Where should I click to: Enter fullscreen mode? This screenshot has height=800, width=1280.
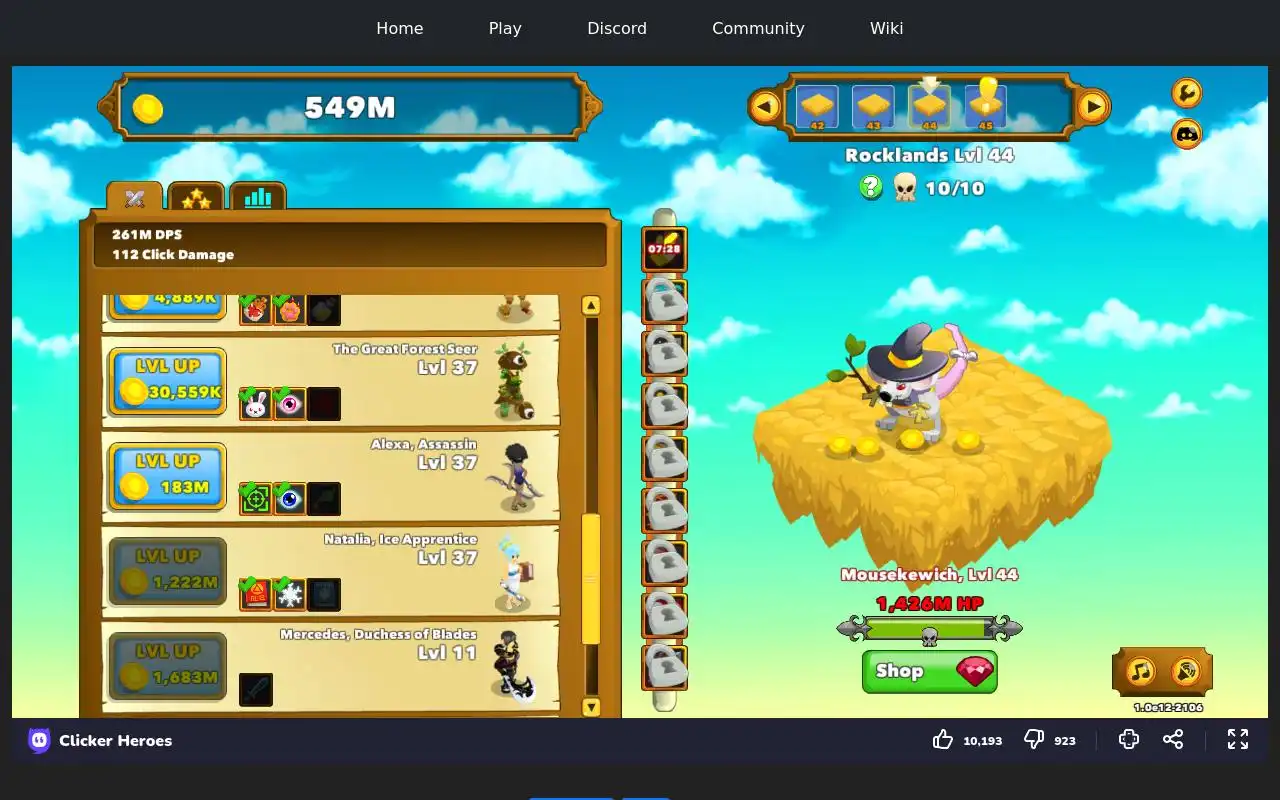click(1238, 739)
